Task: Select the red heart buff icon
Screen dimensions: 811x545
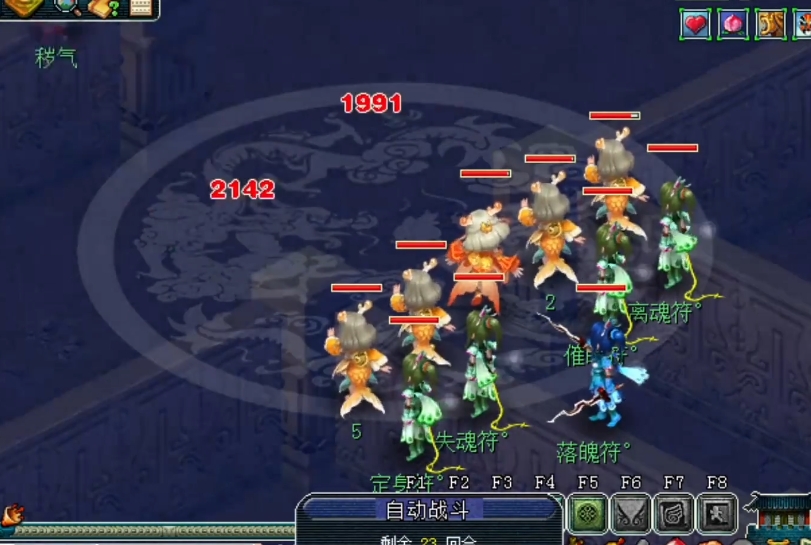Action: pyautogui.click(x=696, y=24)
